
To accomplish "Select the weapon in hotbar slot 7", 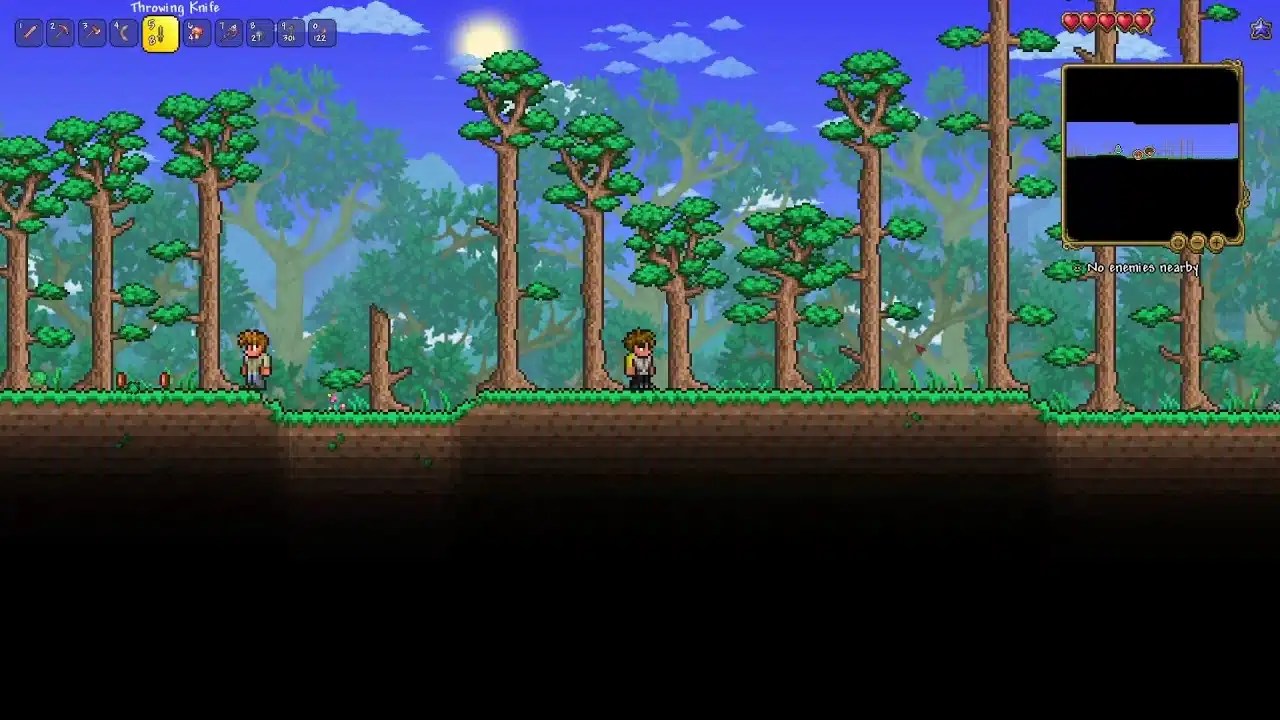I will click(x=227, y=32).
